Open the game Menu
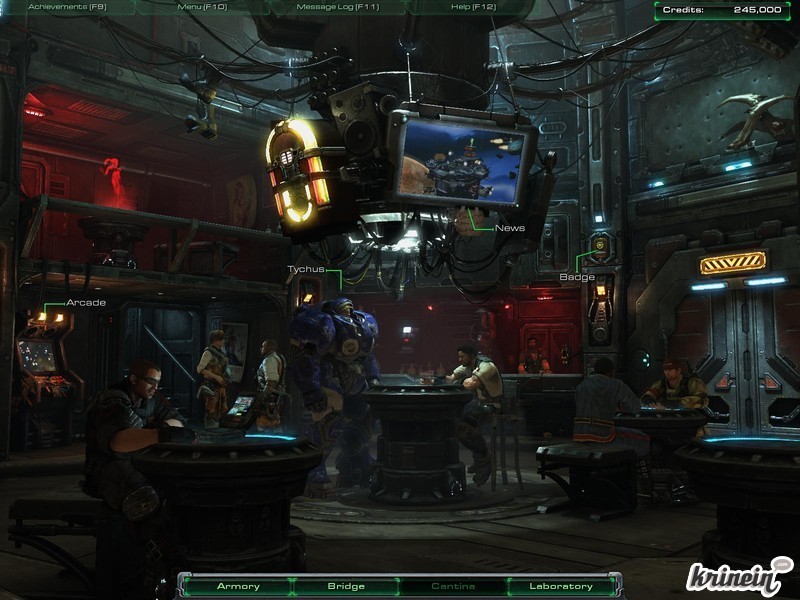The height and width of the screenshot is (600, 800). [x=202, y=7]
